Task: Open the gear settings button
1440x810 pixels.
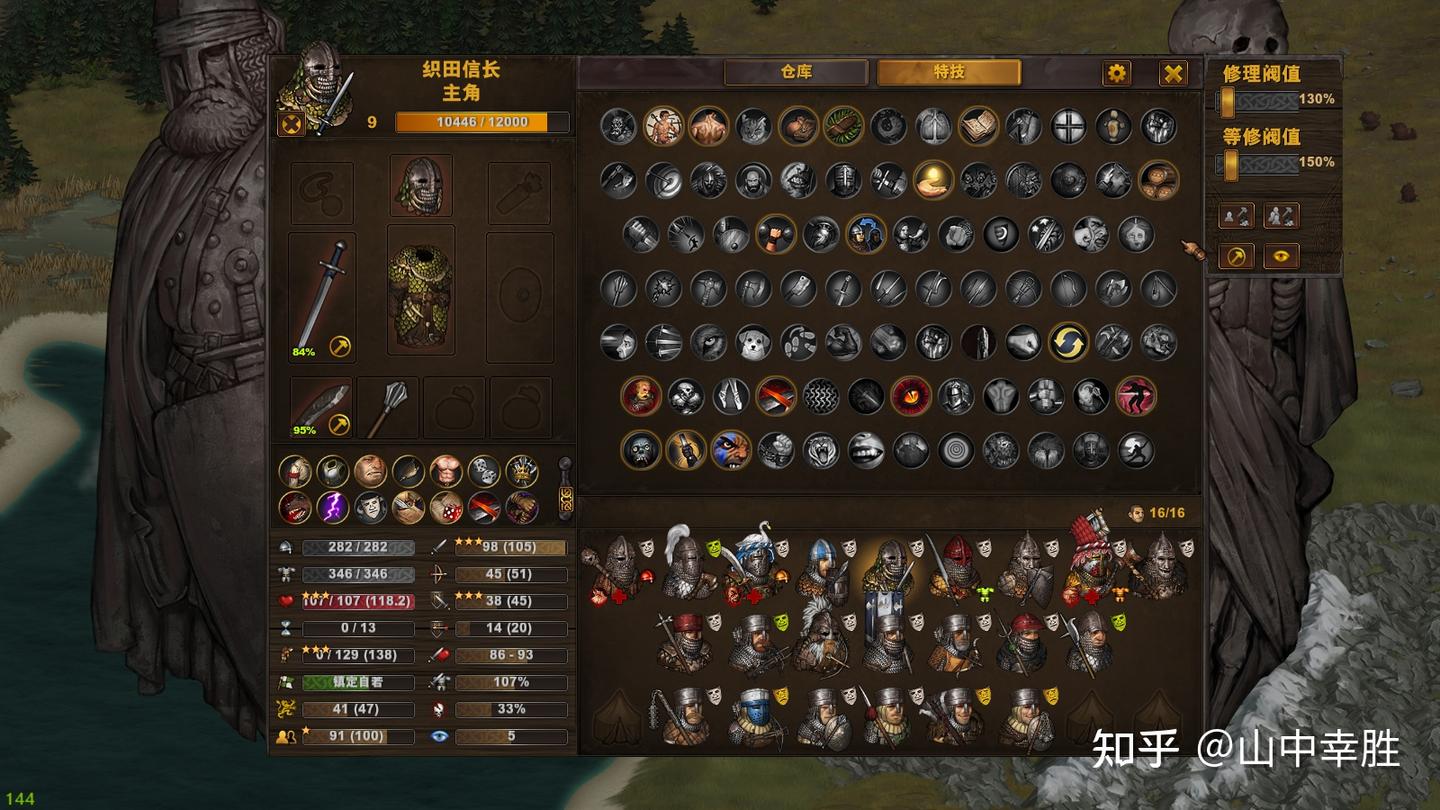Action: 1116,73
